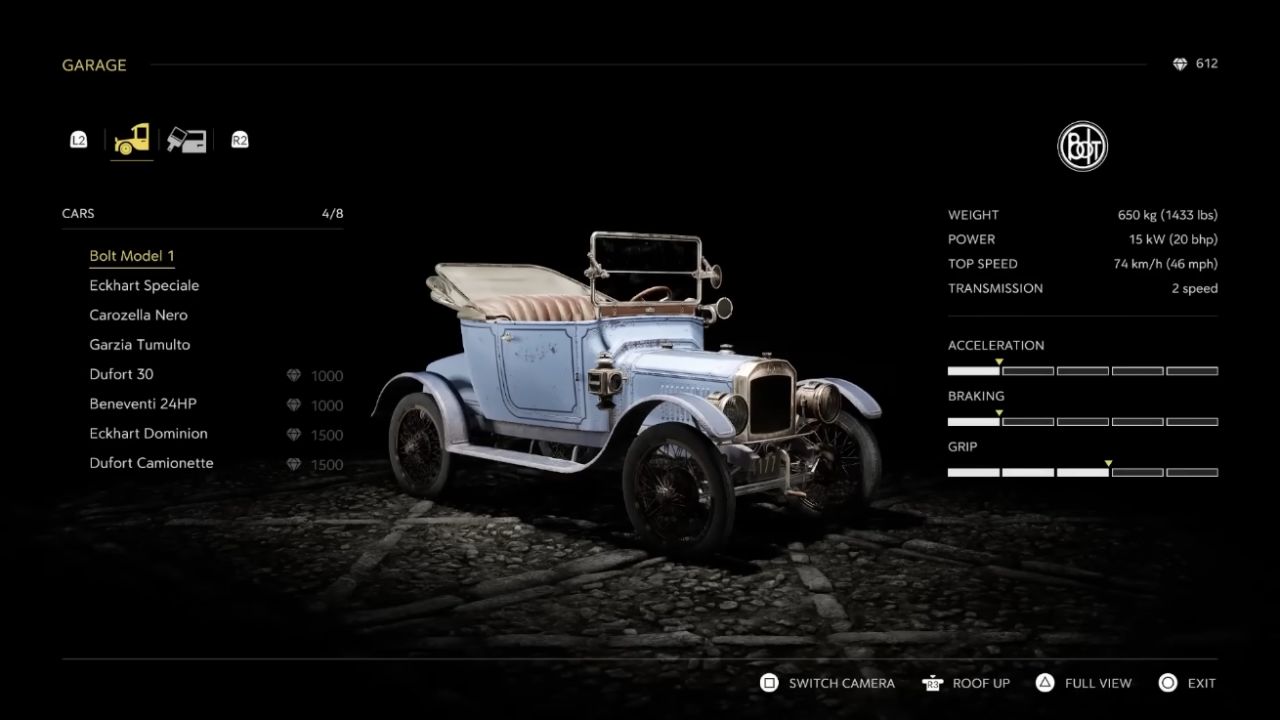1280x720 pixels.
Task: Pick the Garzia Tumulto car
Action: [x=139, y=345]
